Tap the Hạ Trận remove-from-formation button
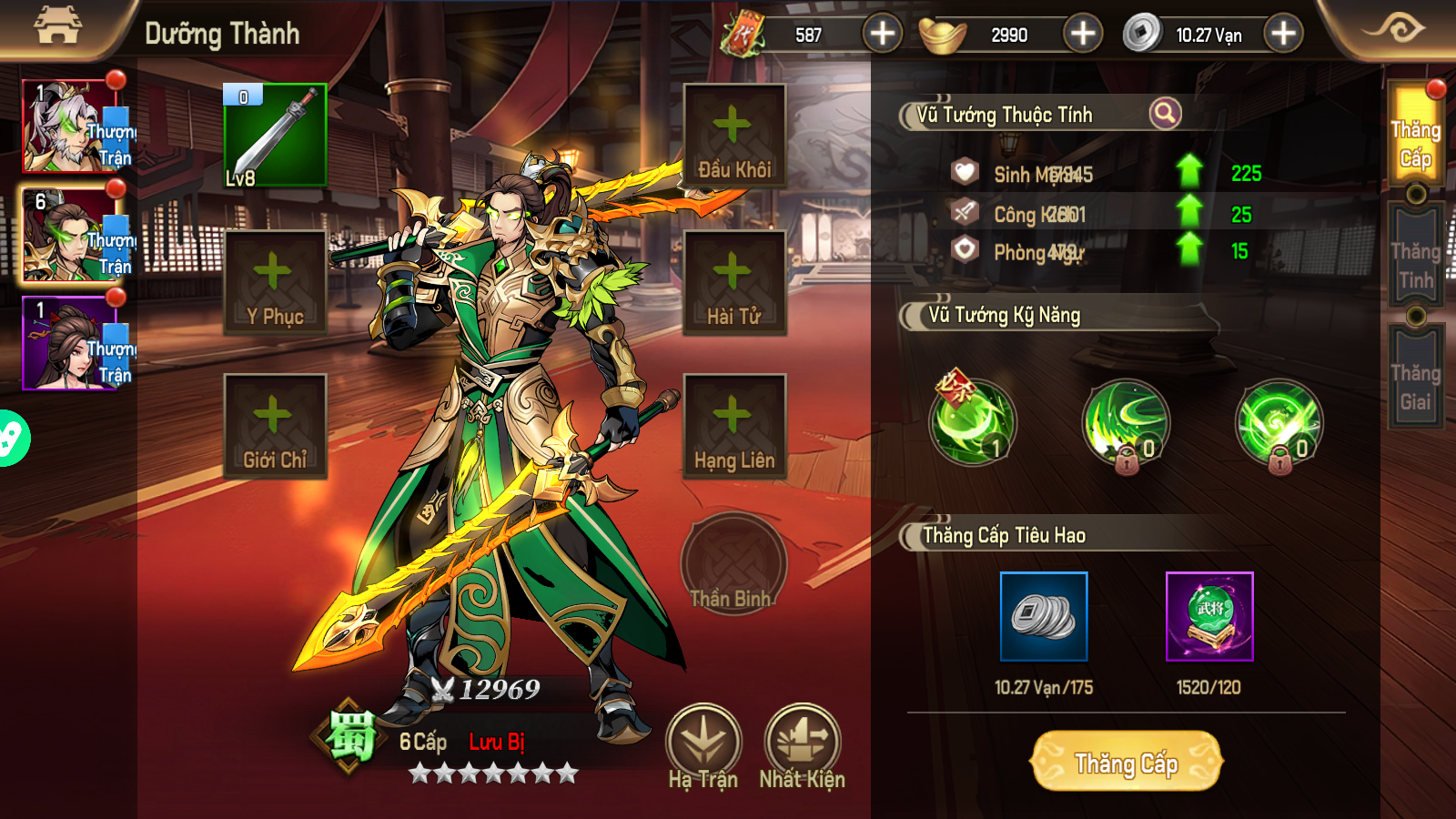The width and height of the screenshot is (1456, 819). coord(703,746)
